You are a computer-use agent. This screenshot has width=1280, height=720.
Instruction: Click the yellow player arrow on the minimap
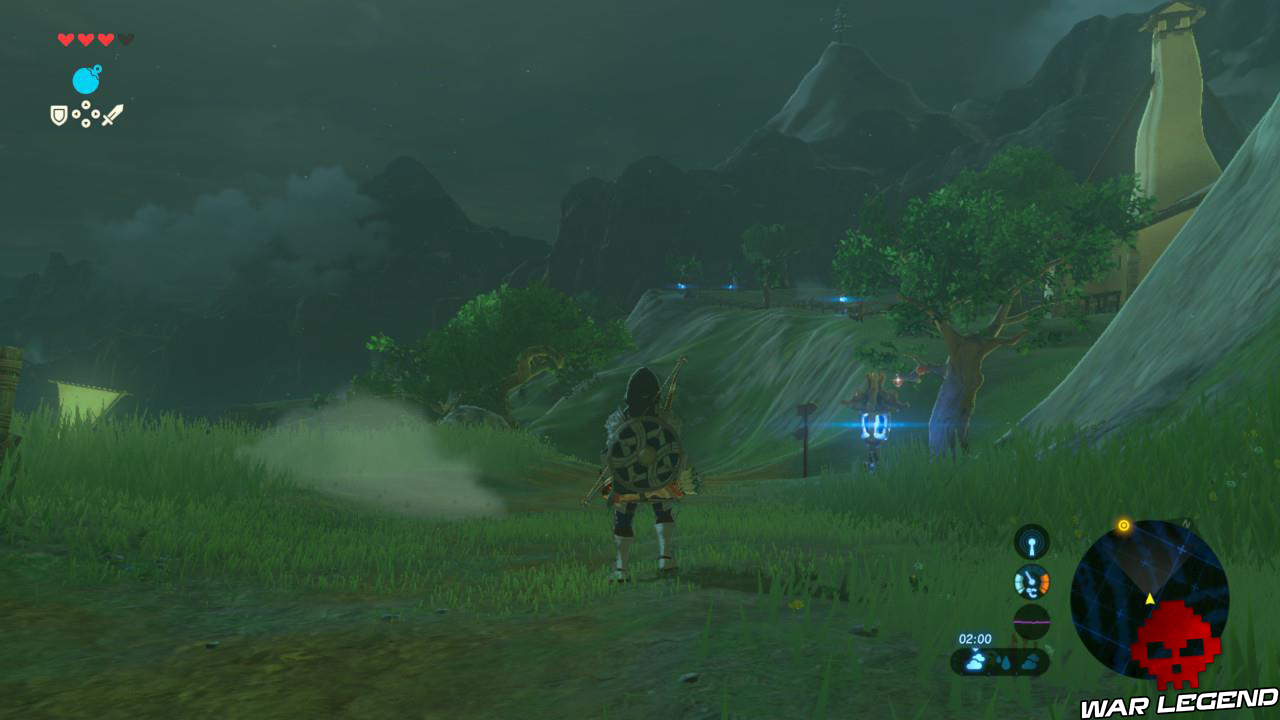[x=1150, y=598]
